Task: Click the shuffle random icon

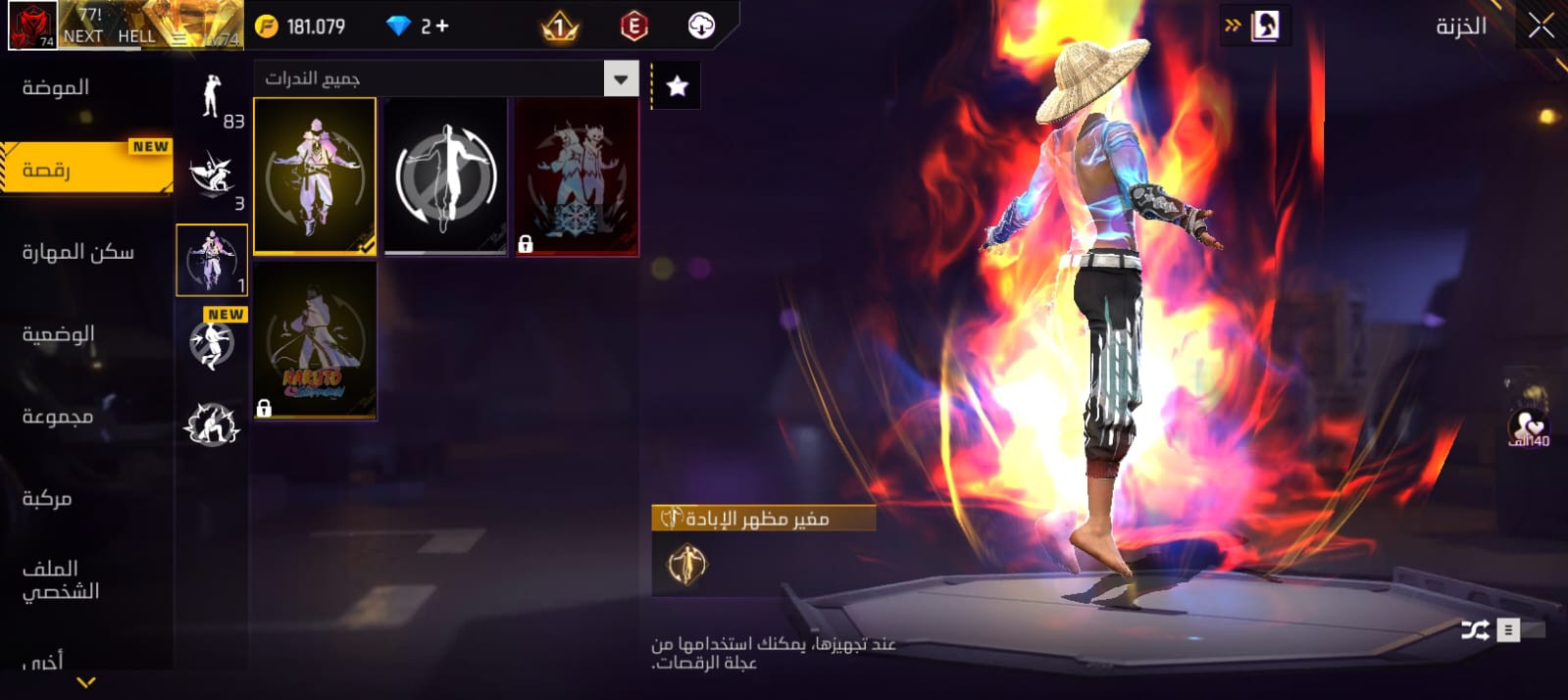Action: click(1475, 629)
